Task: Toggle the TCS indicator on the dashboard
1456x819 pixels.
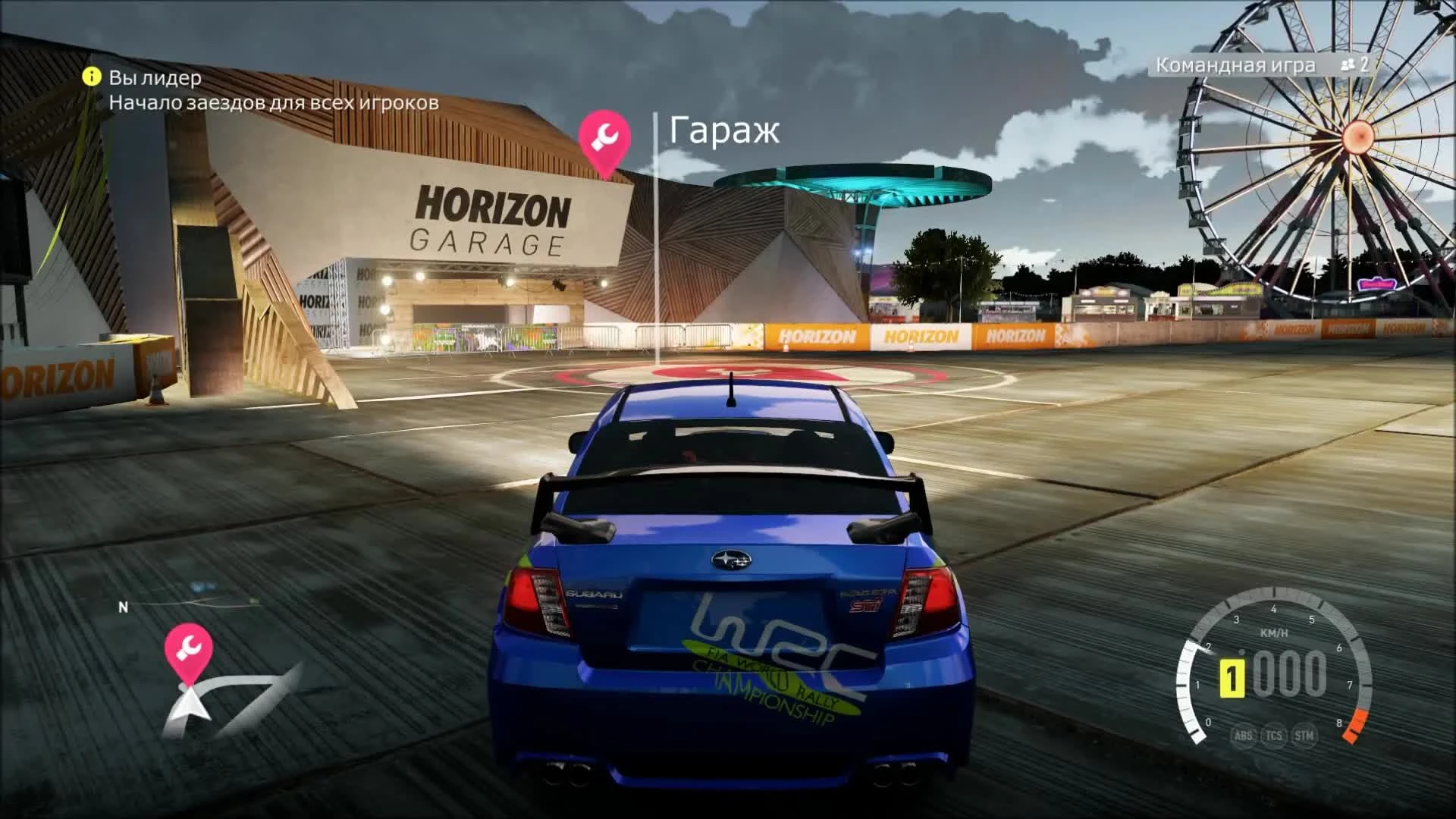Action: (x=1274, y=736)
